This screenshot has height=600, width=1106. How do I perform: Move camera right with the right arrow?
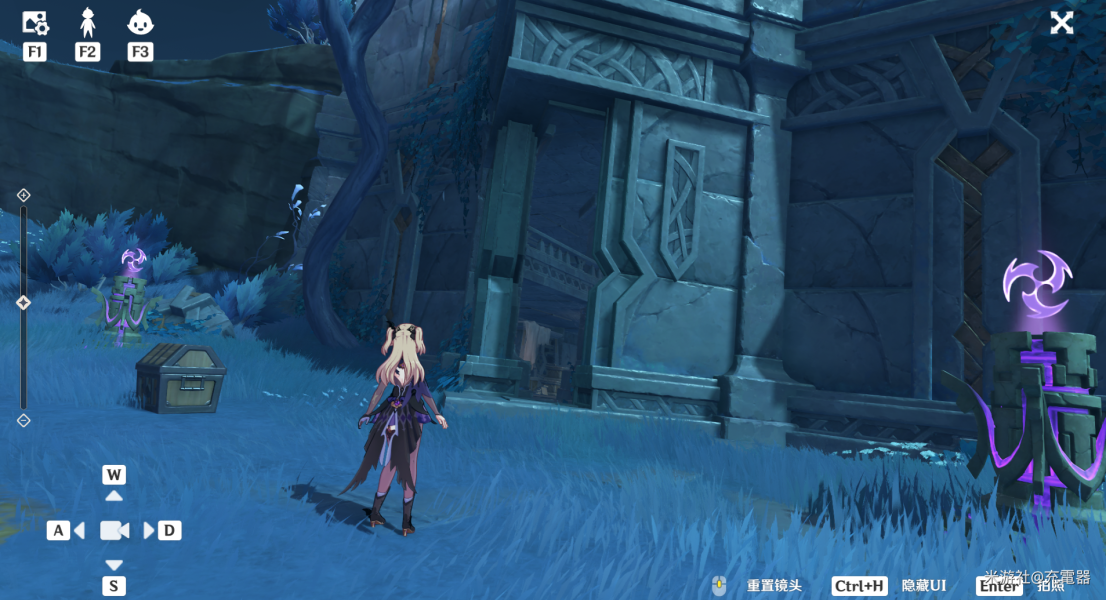[150, 530]
